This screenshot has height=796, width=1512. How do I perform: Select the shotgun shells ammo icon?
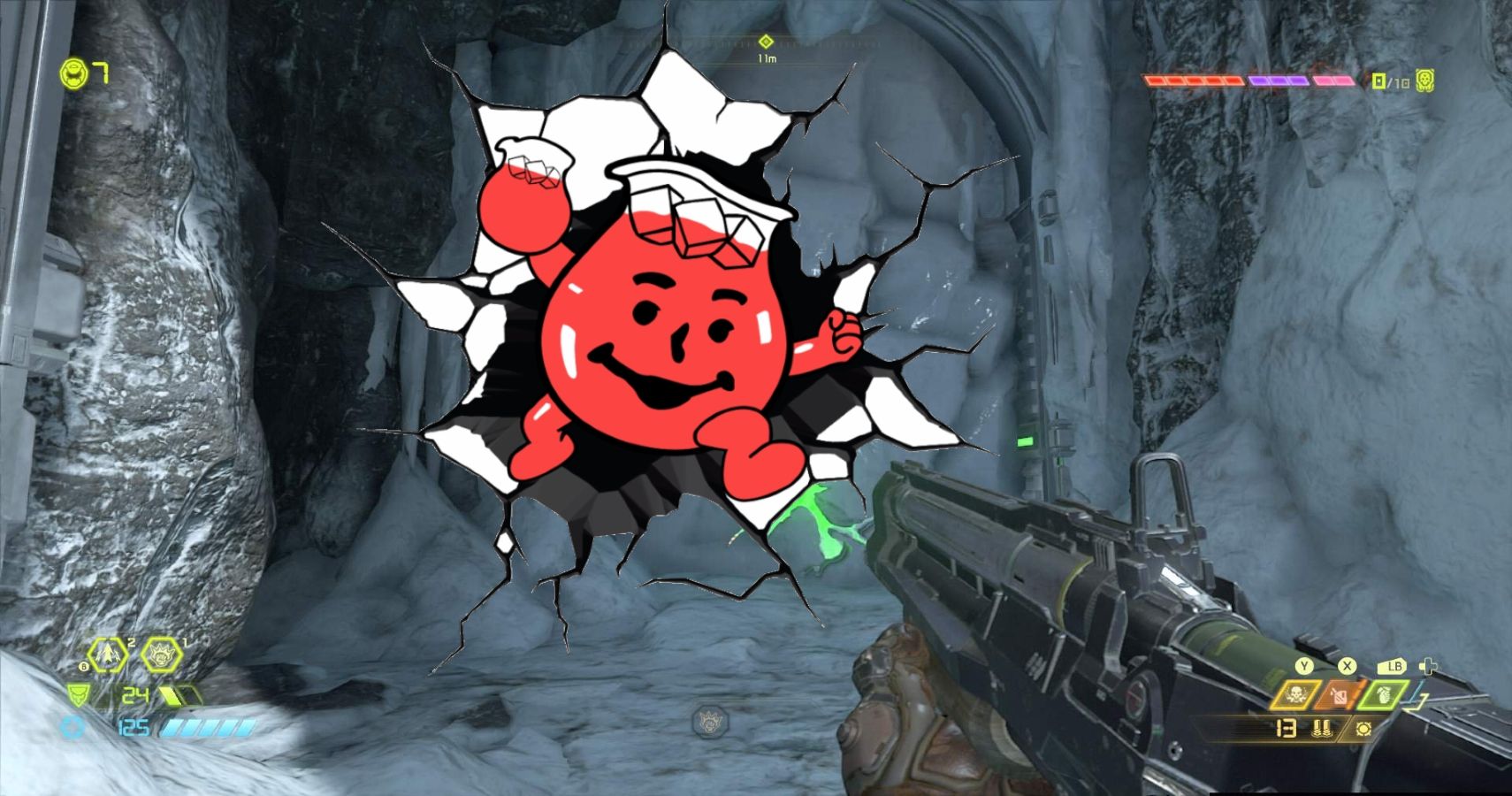1322,728
